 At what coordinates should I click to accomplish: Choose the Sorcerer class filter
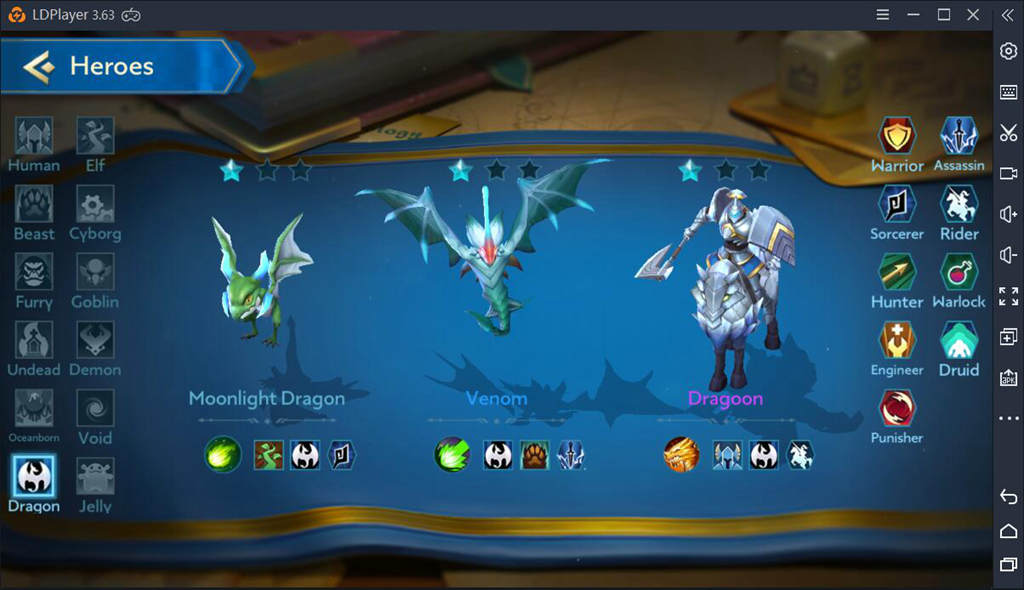897,205
